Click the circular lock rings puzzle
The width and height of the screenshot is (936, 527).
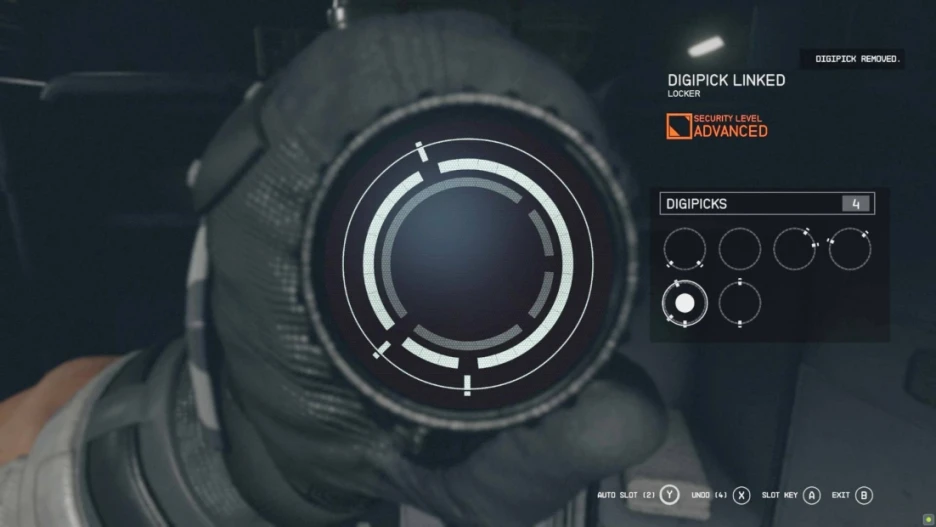click(467, 264)
